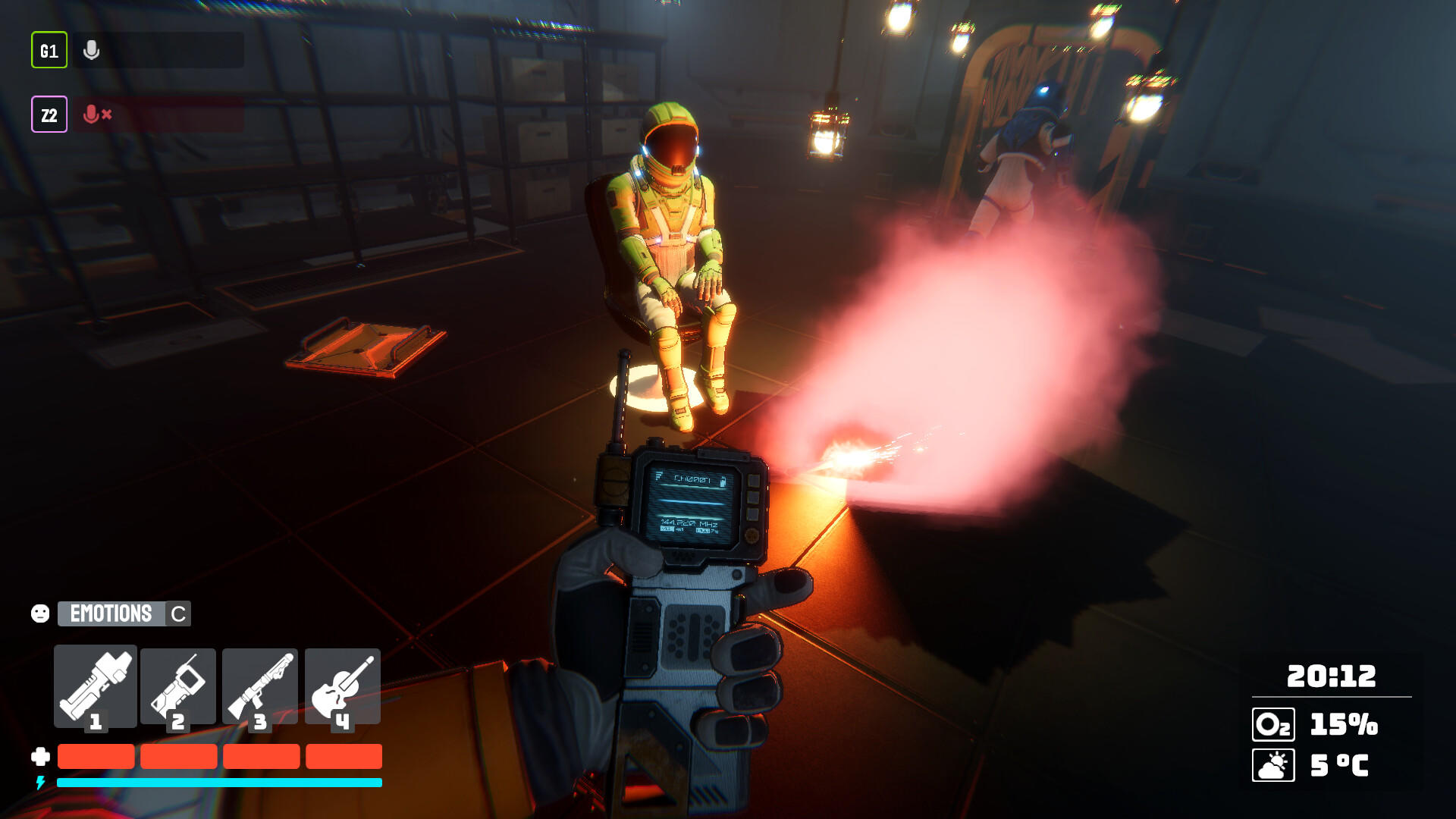Select the guitar in hotbar slot 4
Viewport: 1456px width, 819px height.
(x=342, y=686)
